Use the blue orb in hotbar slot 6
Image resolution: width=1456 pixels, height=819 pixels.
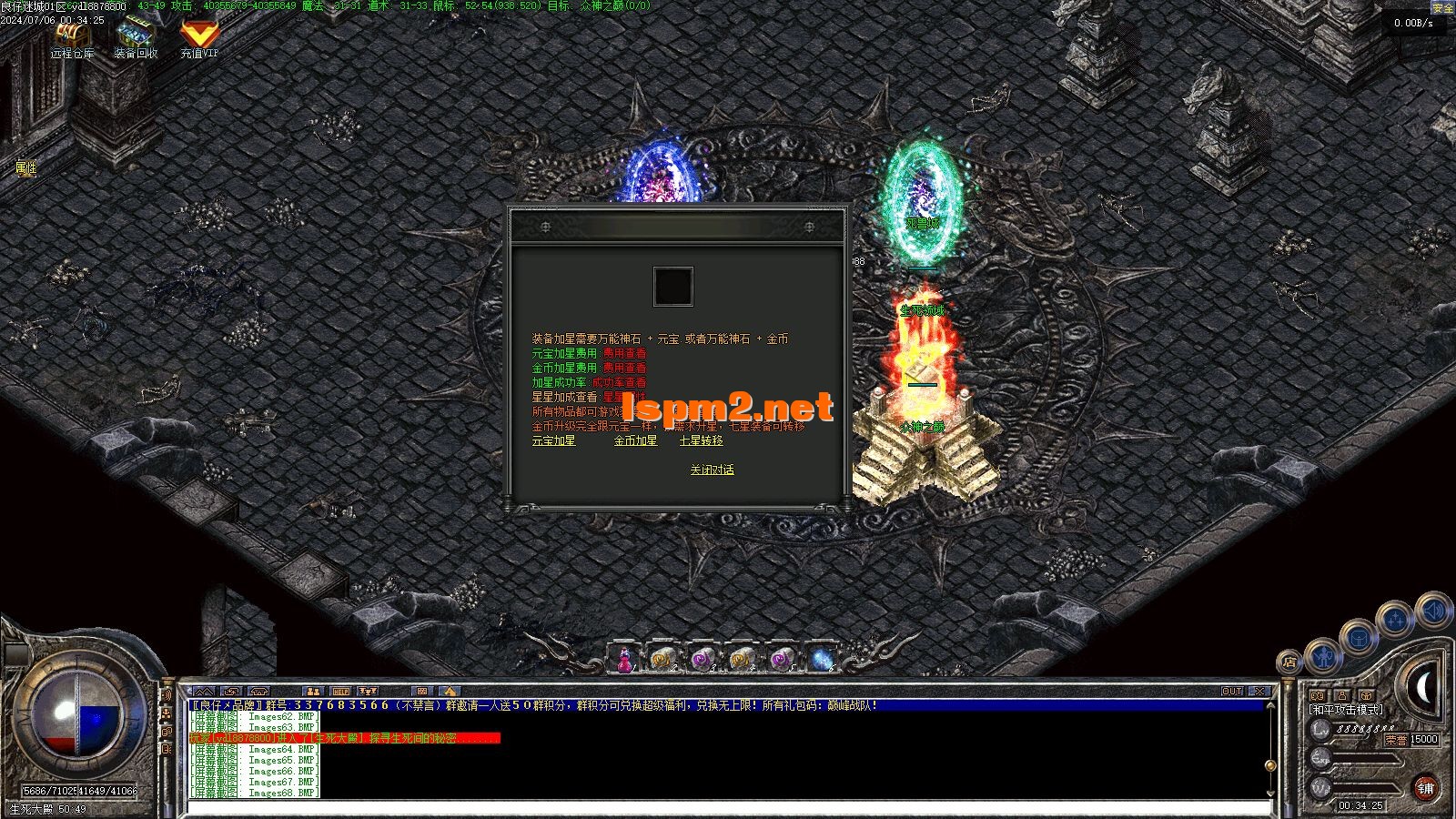(821, 659)
